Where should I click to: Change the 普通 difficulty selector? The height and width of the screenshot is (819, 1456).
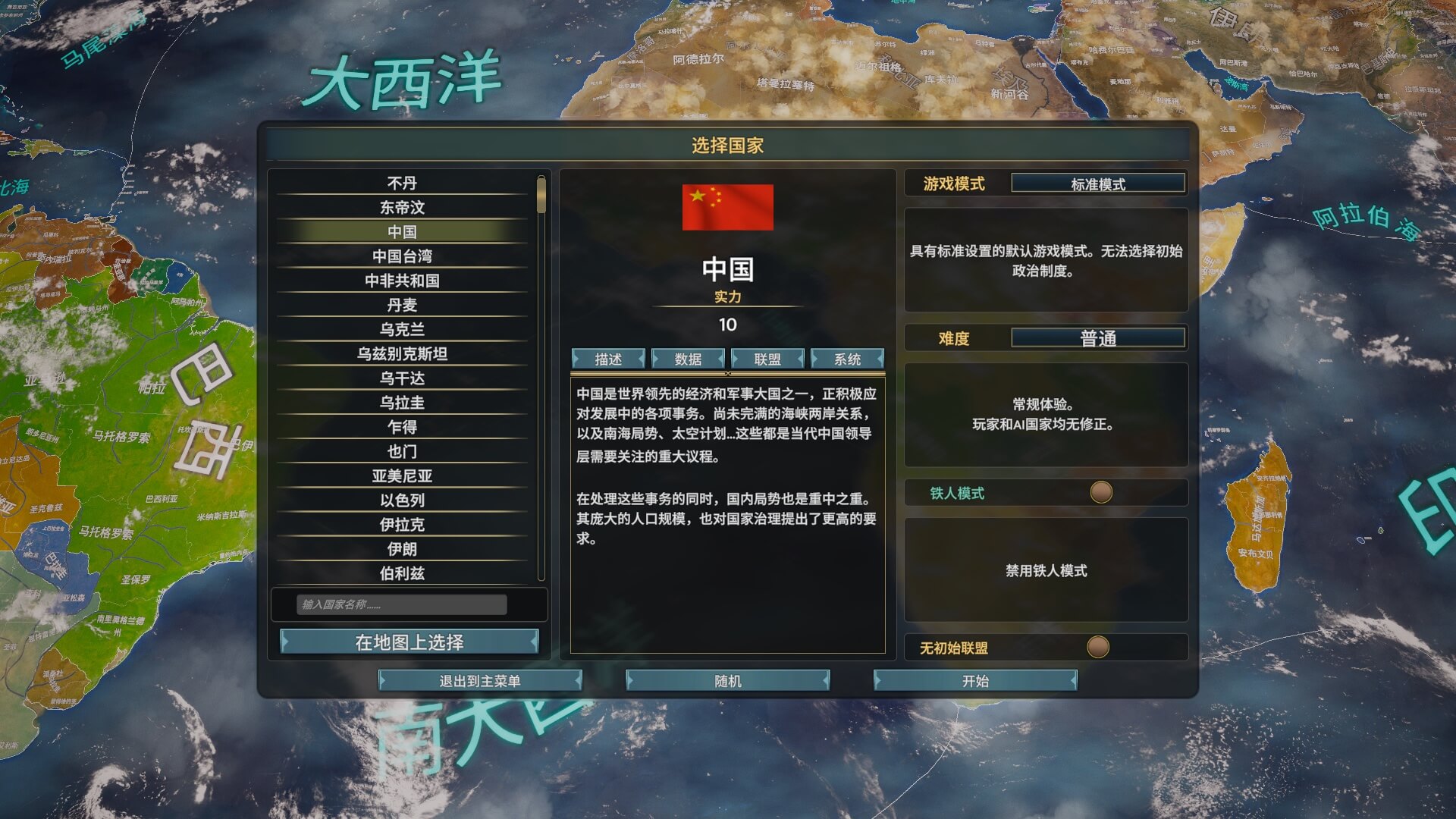point(1098,338)
